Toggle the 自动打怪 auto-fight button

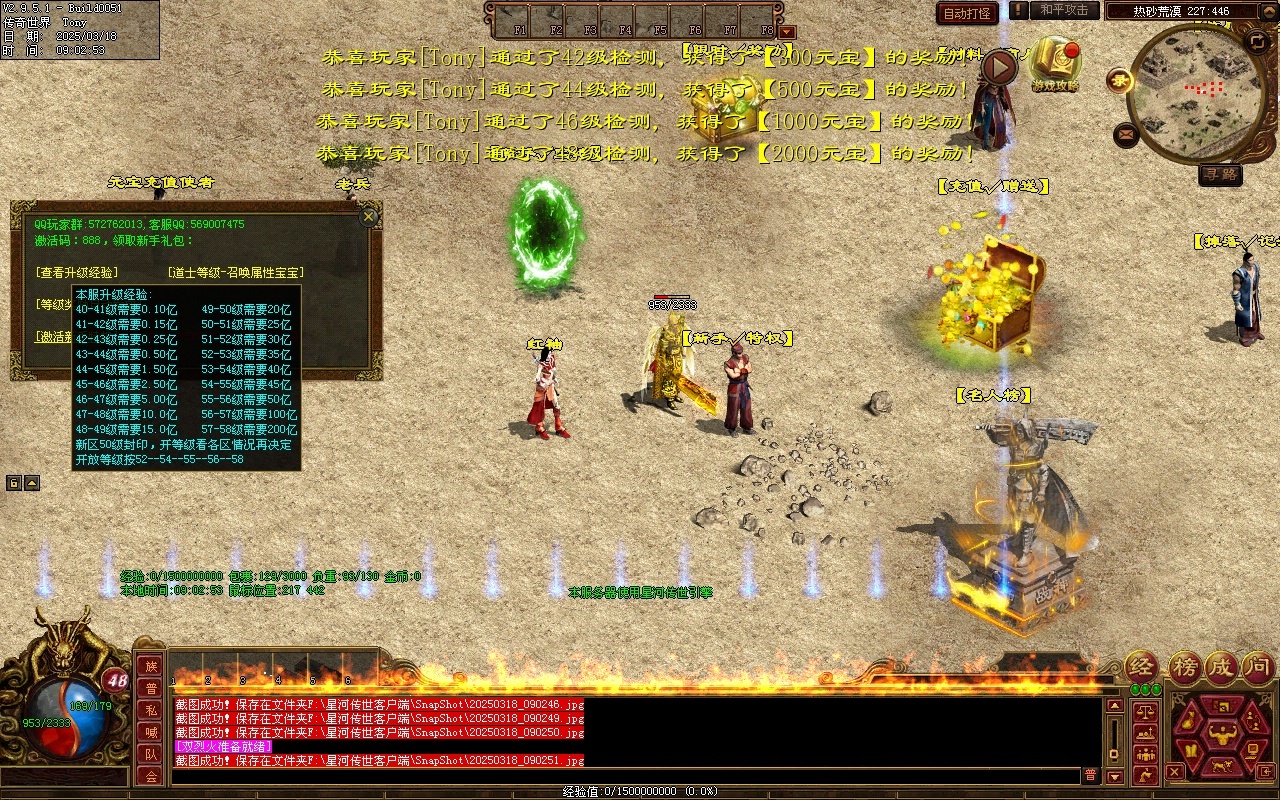(x=967, y=13)
